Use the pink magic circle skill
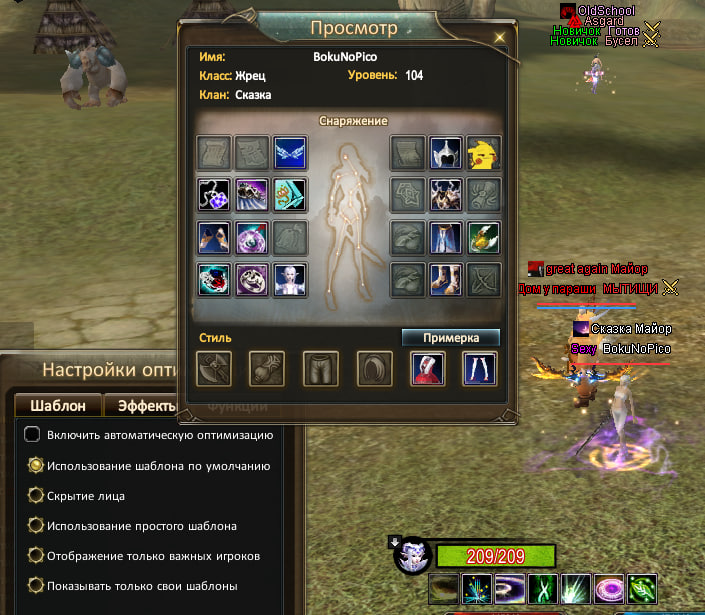This screenshot has width=705, height=615. pyautogui.click(x=607, y=588)
